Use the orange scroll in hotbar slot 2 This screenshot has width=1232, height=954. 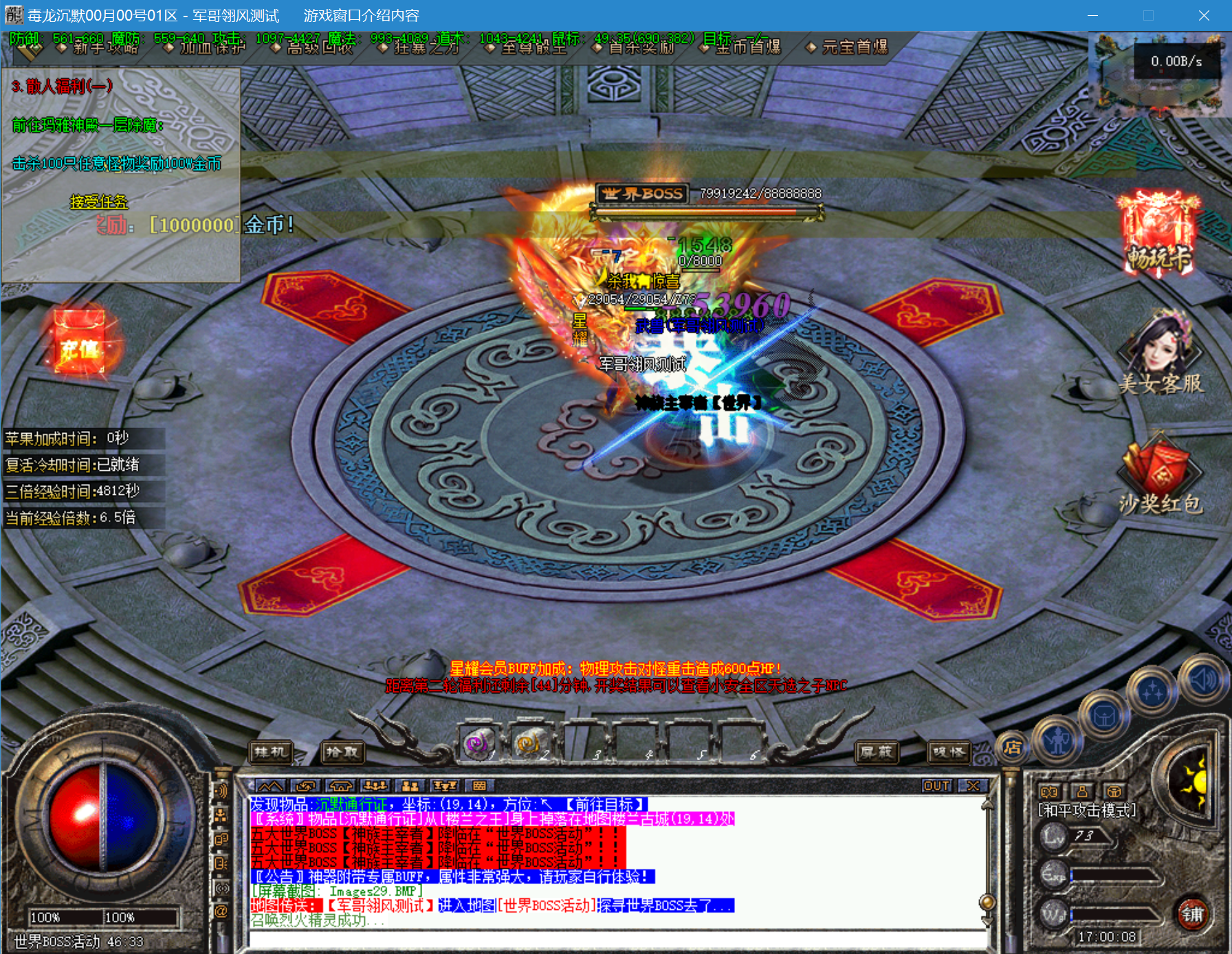[x=528, y=744]
